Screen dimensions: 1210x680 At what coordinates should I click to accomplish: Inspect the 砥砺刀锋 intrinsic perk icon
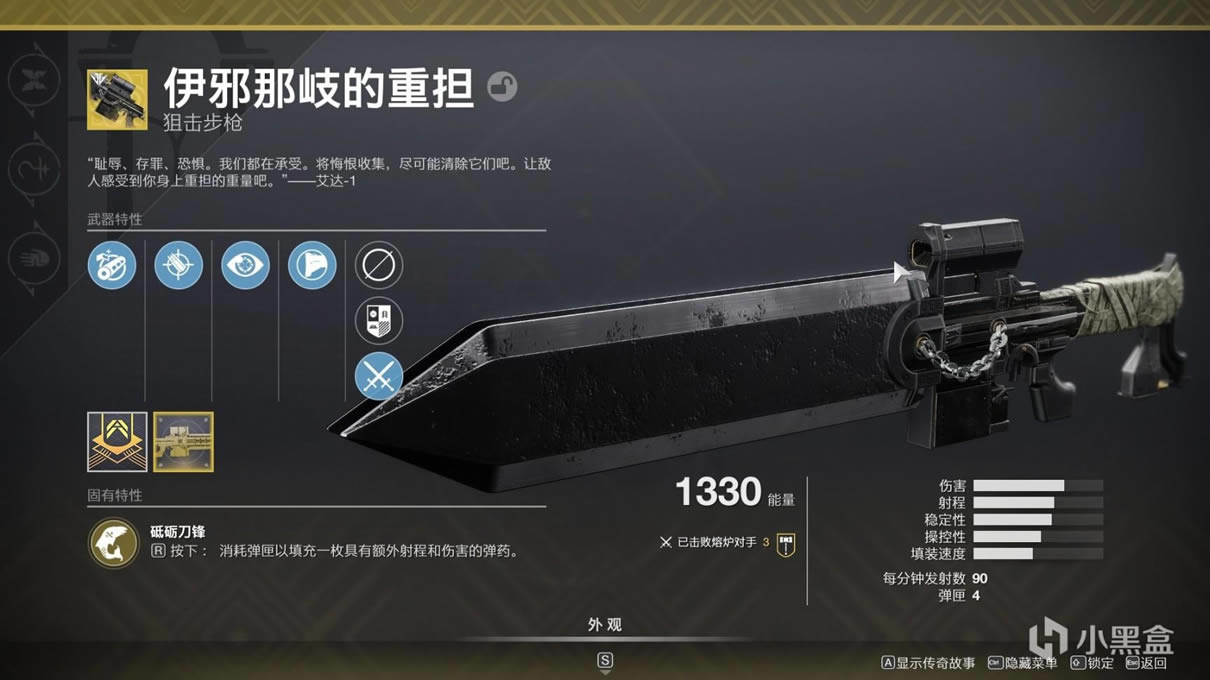tap(113, 542)
